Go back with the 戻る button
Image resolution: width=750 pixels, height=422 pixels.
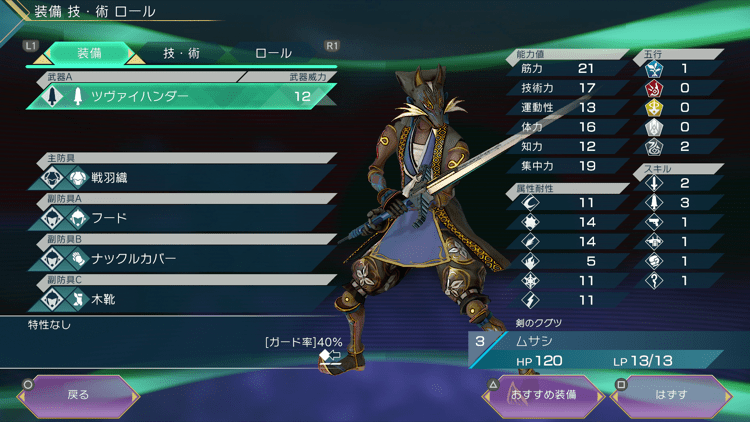pos(78,394)
